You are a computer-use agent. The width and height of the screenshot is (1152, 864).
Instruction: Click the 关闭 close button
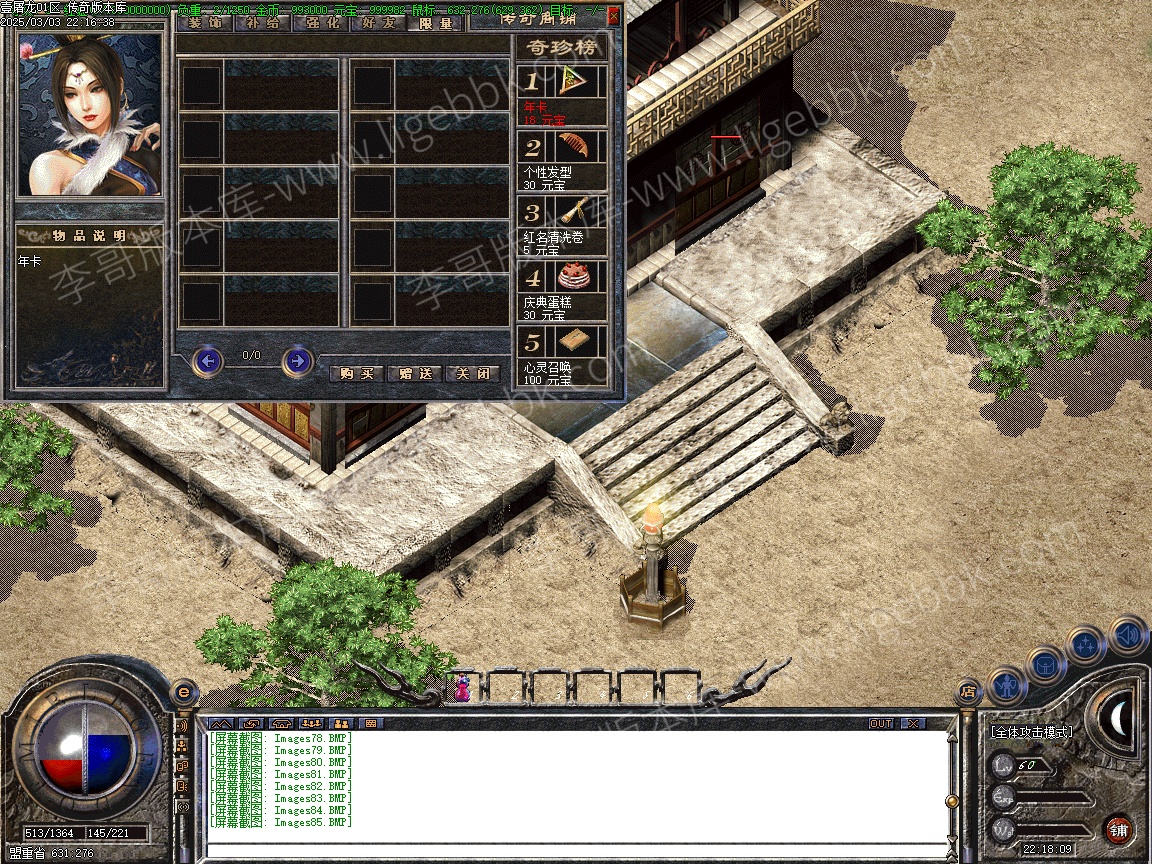pyautogui.click(x=472, y=373)
